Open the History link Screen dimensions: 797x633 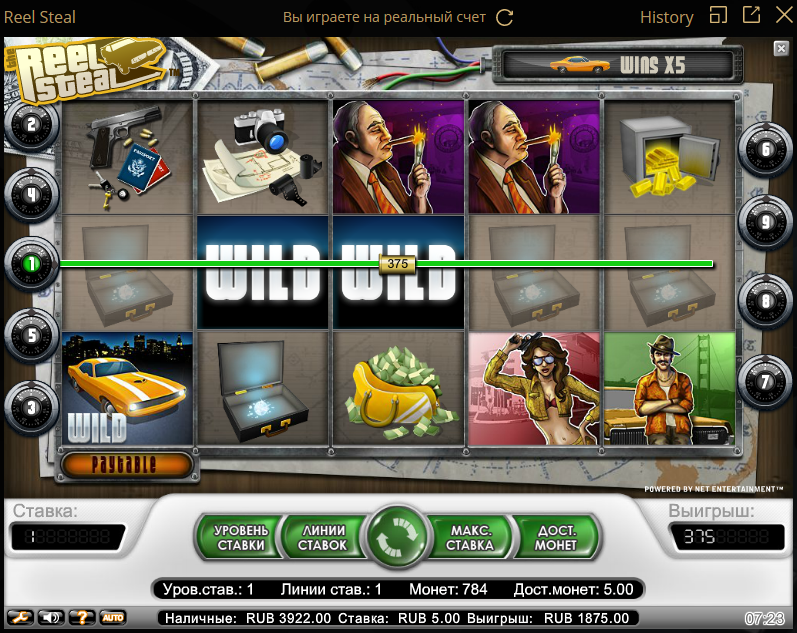[666, 17]
